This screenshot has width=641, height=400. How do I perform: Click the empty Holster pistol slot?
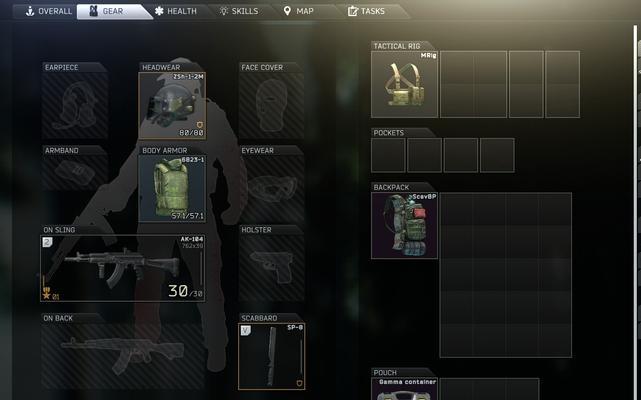coord(271,268)
